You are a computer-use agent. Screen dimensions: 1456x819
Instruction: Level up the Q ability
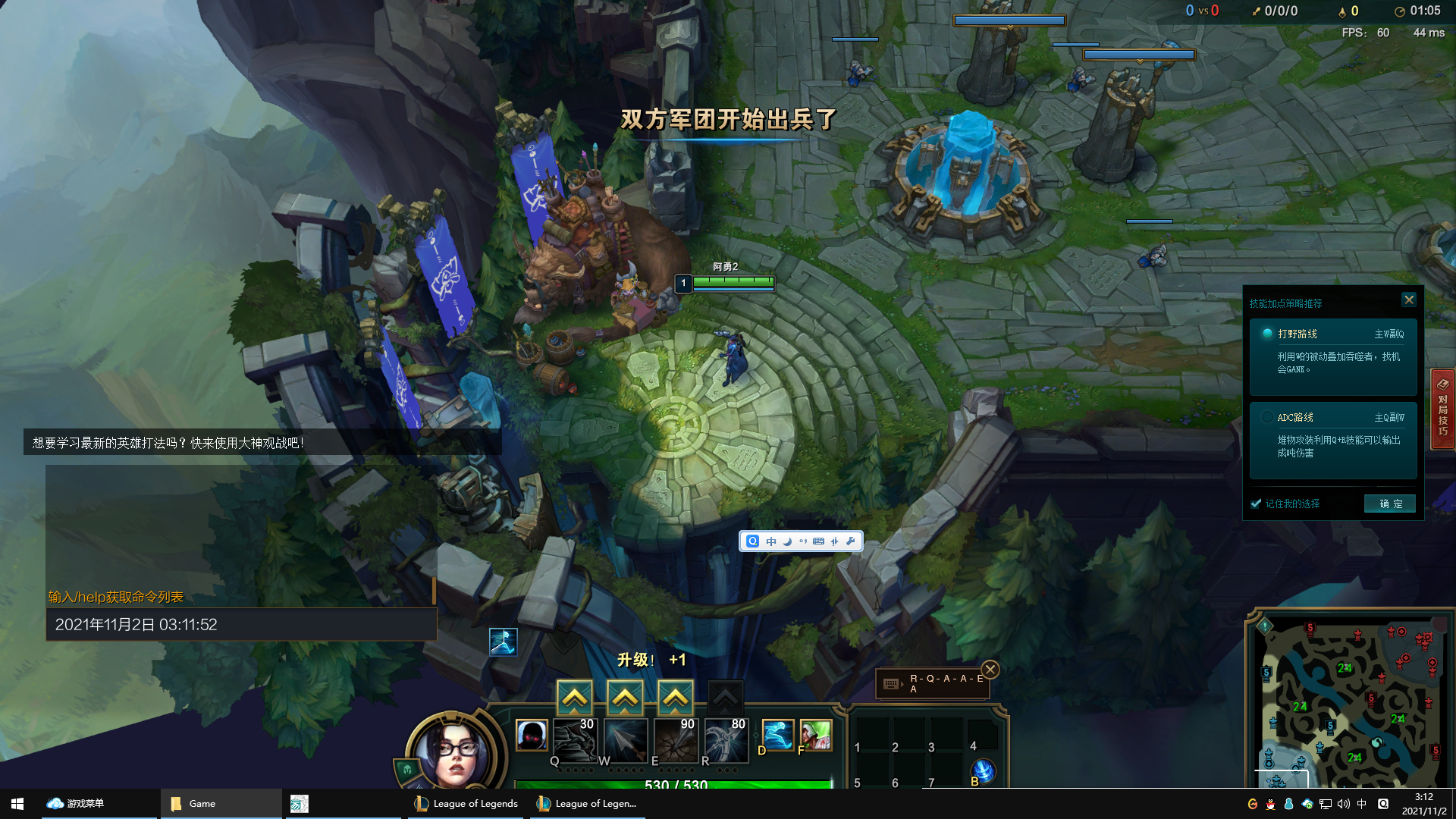click(574, 697)
